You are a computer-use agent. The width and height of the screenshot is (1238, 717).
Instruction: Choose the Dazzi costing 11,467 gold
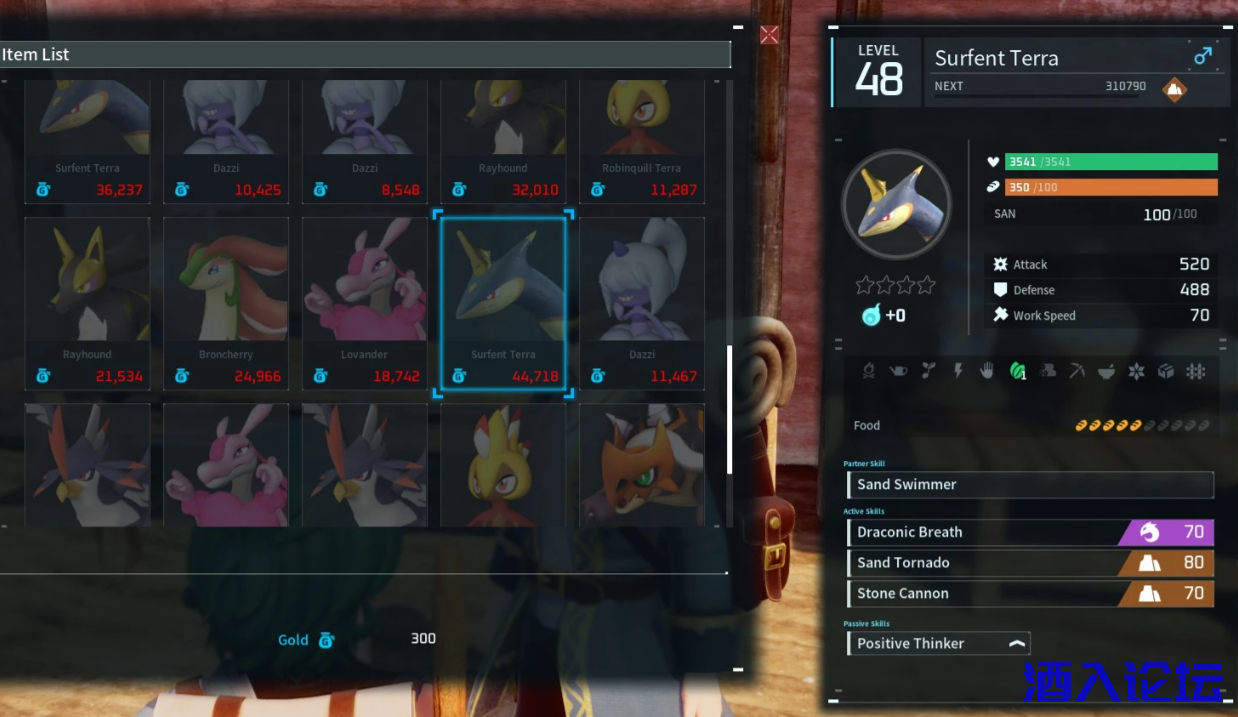coord(642,303)
